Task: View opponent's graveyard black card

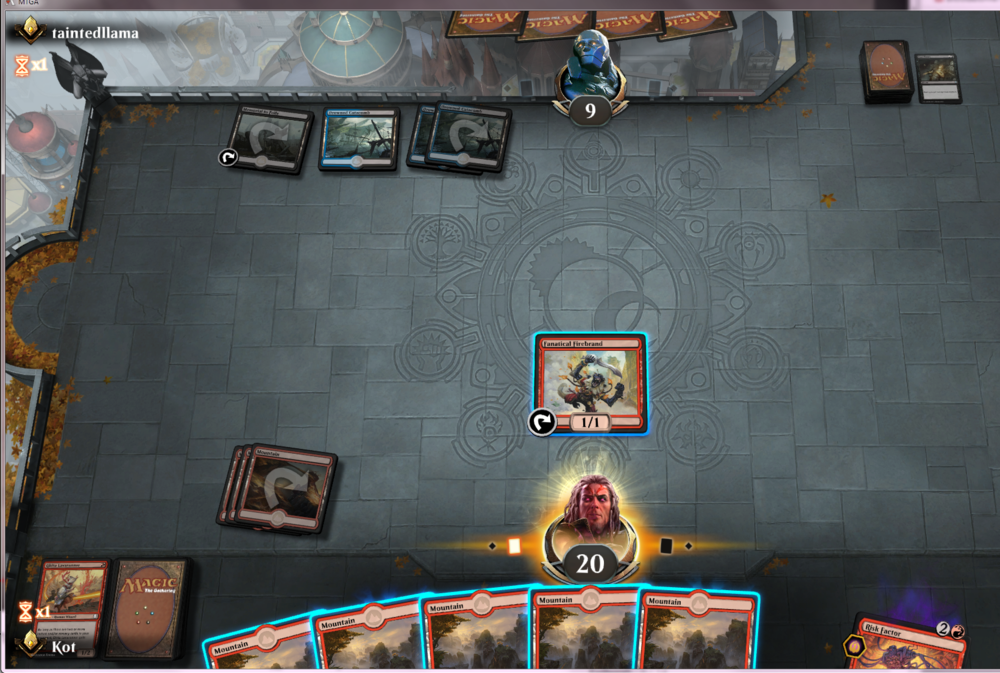Action: click(938, 78)
